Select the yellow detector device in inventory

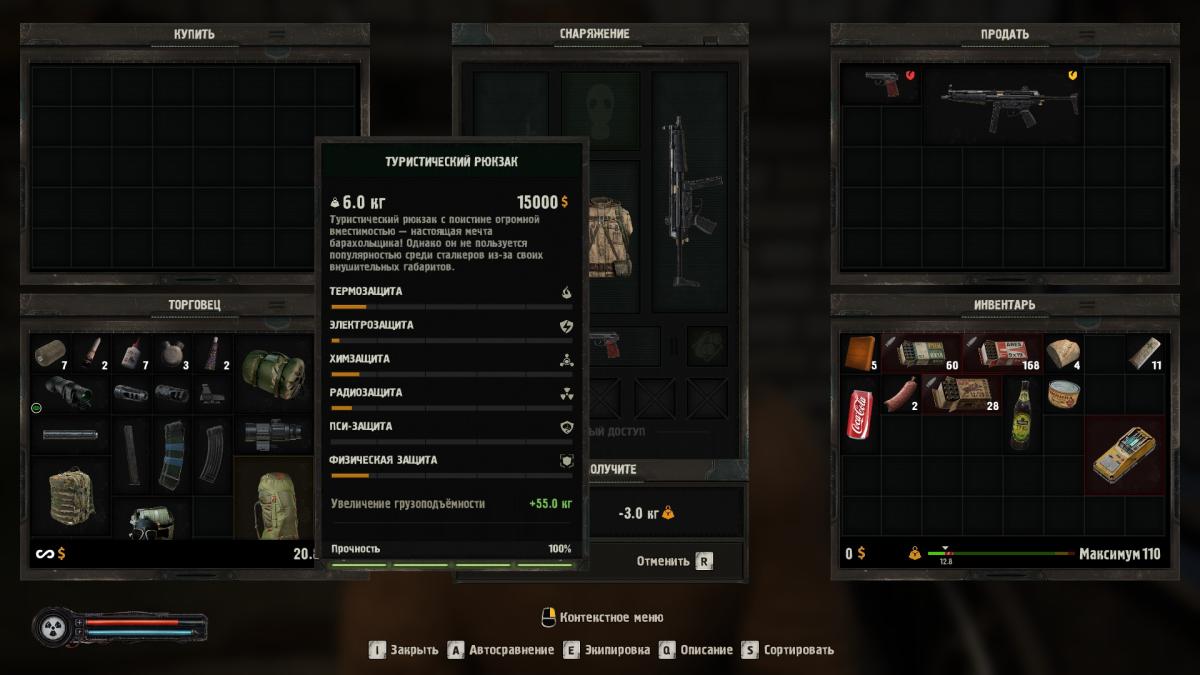[1123, 454]
